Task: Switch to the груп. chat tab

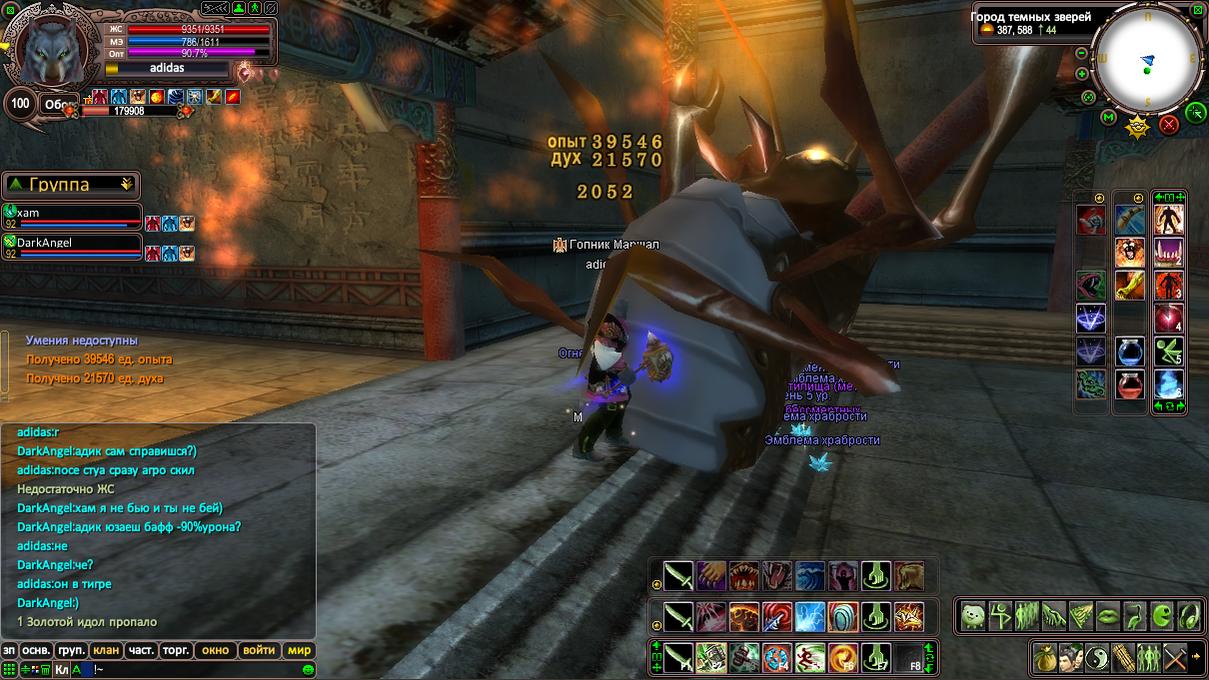Action: tap(71, 650)
